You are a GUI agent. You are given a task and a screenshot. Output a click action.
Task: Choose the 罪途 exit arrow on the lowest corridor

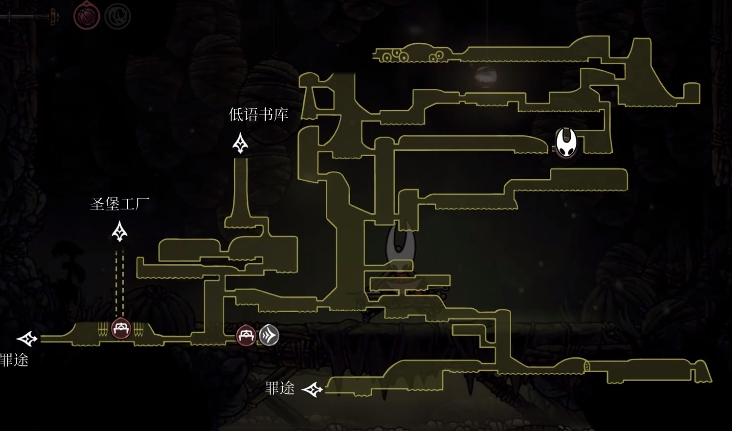click(312, 389)
